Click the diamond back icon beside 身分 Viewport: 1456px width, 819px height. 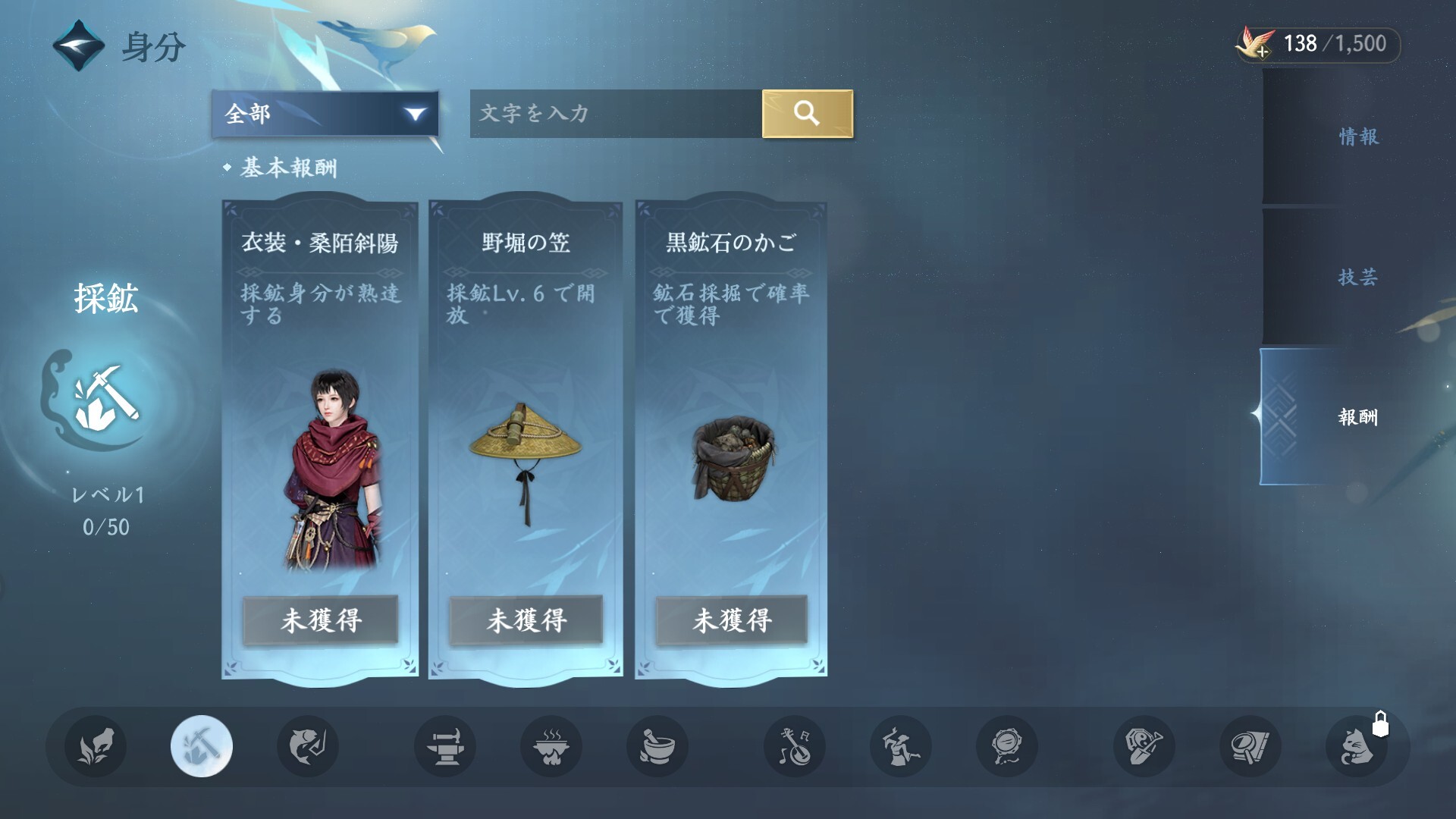click(78, 45)
